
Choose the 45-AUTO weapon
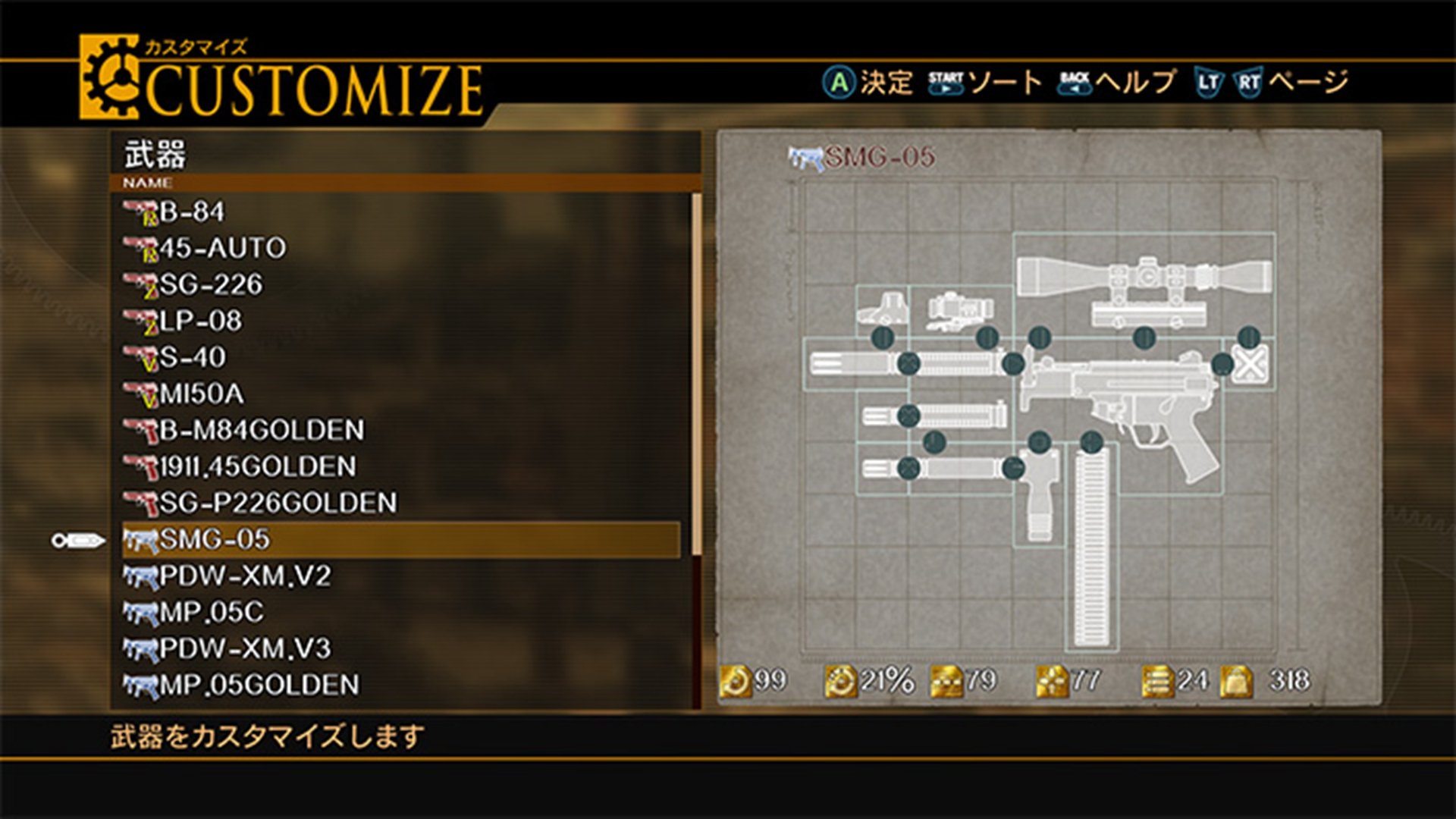[x=221, y=248]
